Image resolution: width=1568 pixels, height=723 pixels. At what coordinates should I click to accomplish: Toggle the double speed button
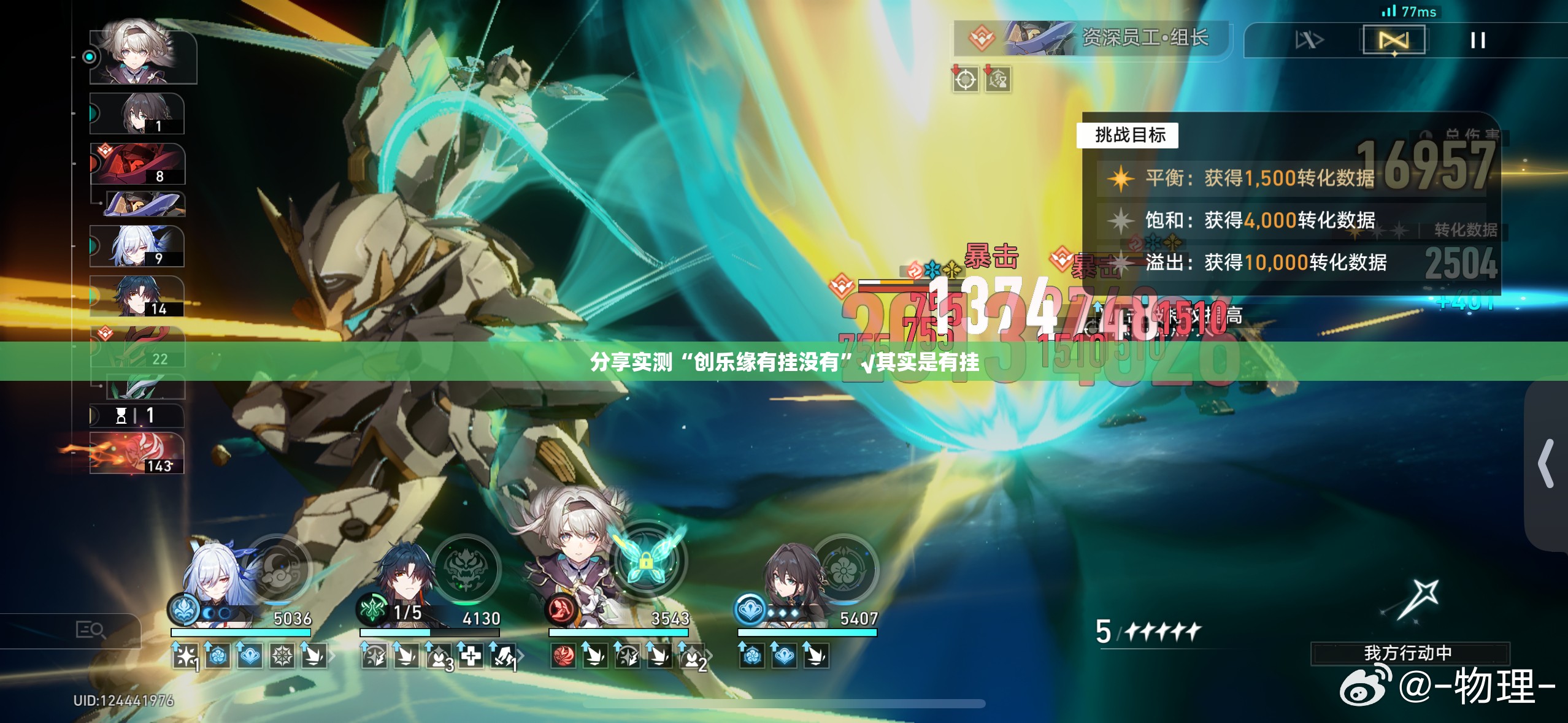[x=1309, y=40]
